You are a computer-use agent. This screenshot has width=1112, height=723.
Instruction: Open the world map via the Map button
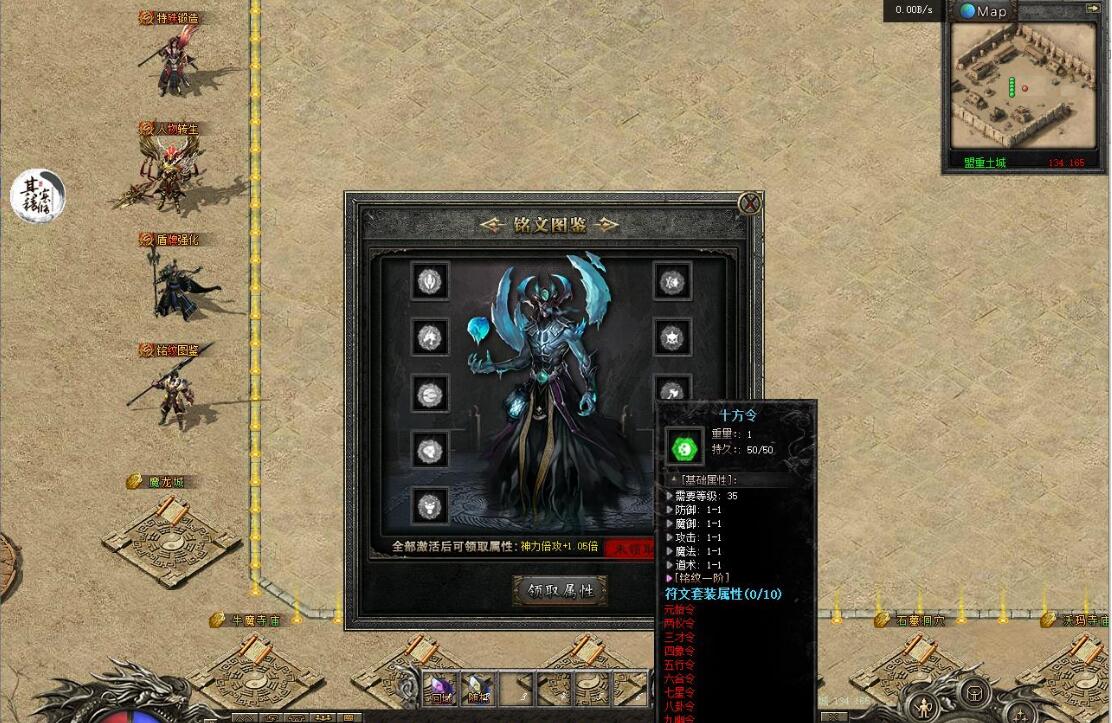[983, 11]
